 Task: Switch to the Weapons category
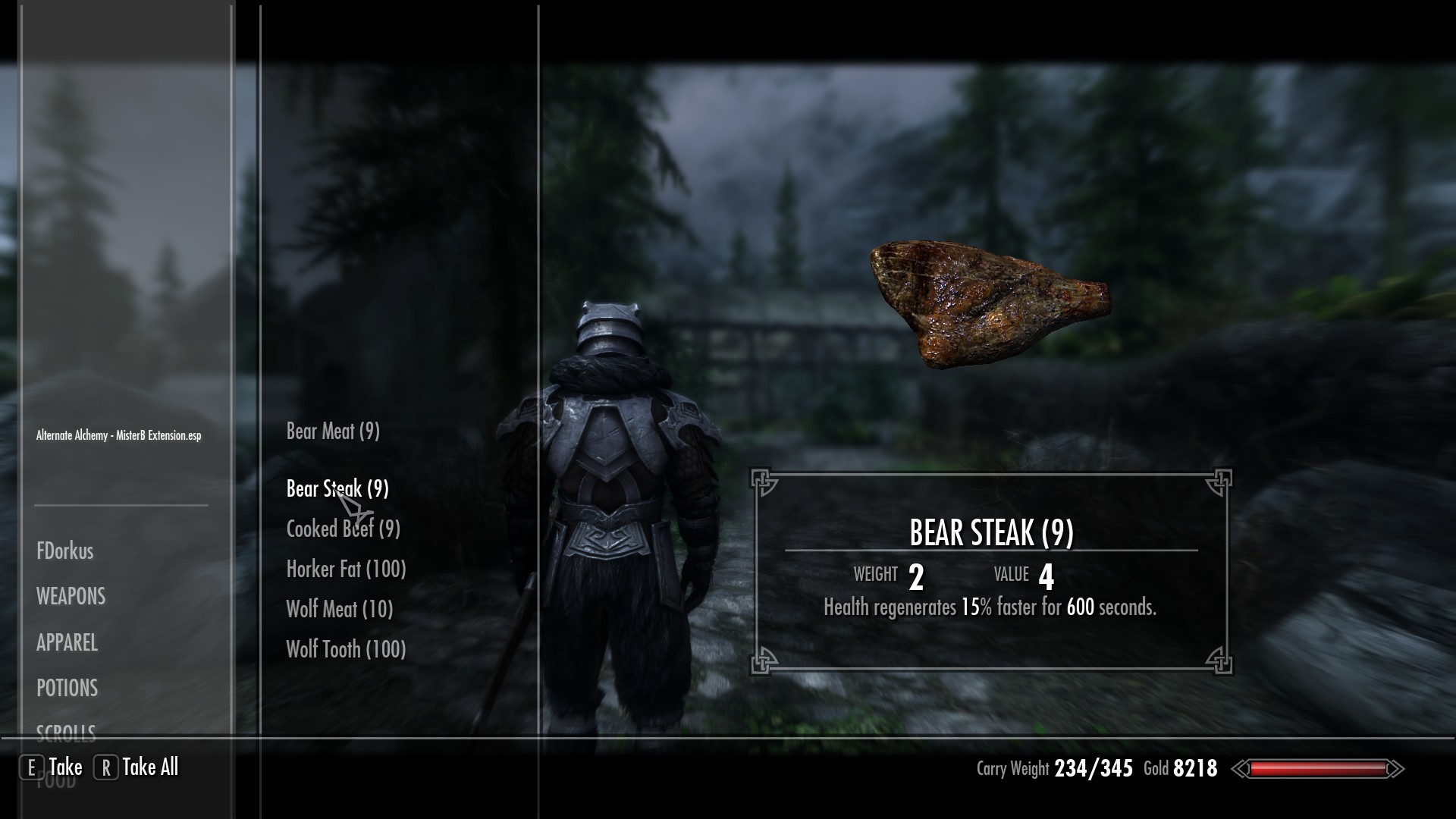[71, 597]
